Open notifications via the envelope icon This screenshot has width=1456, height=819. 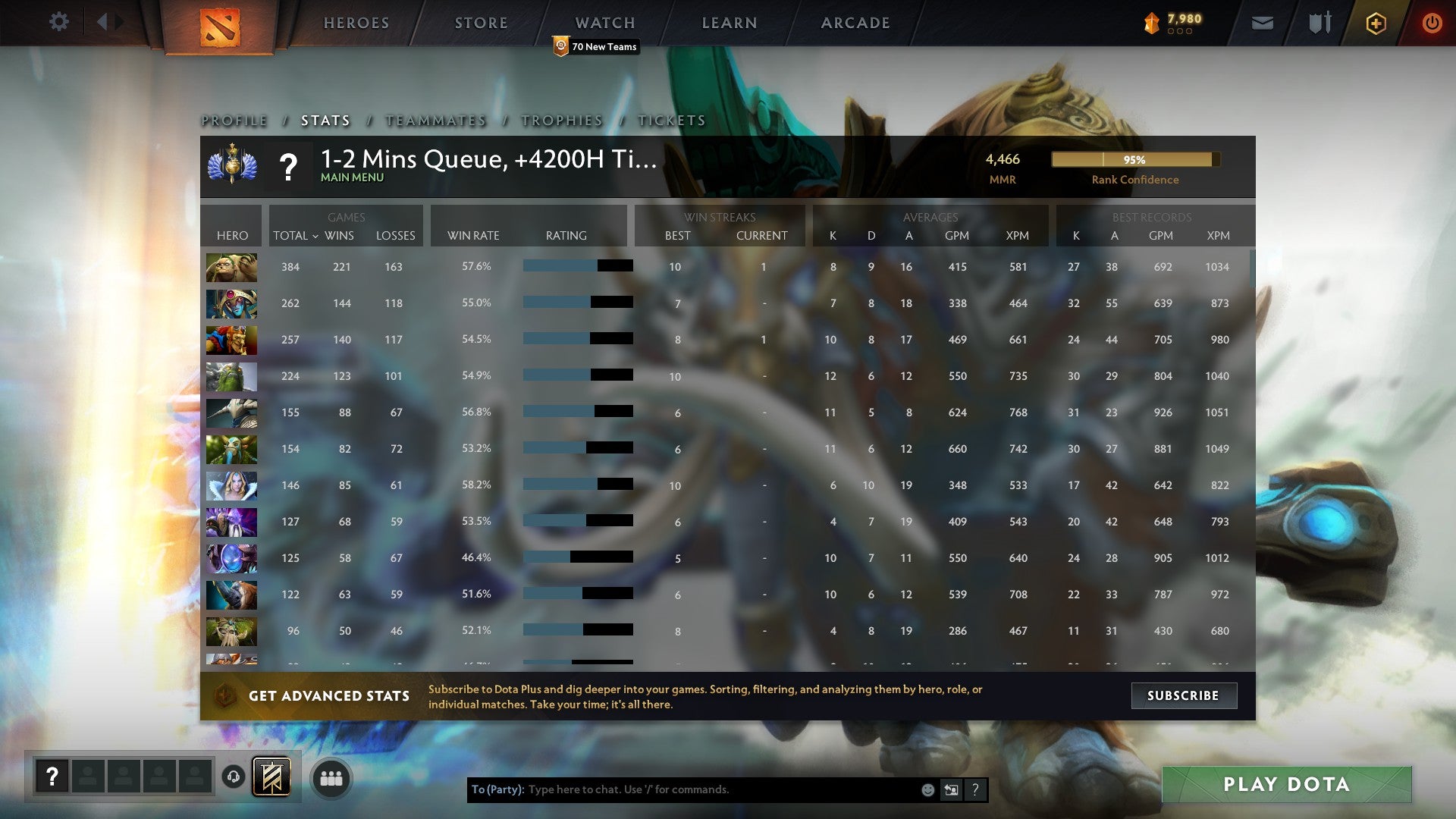(1262, 23)
